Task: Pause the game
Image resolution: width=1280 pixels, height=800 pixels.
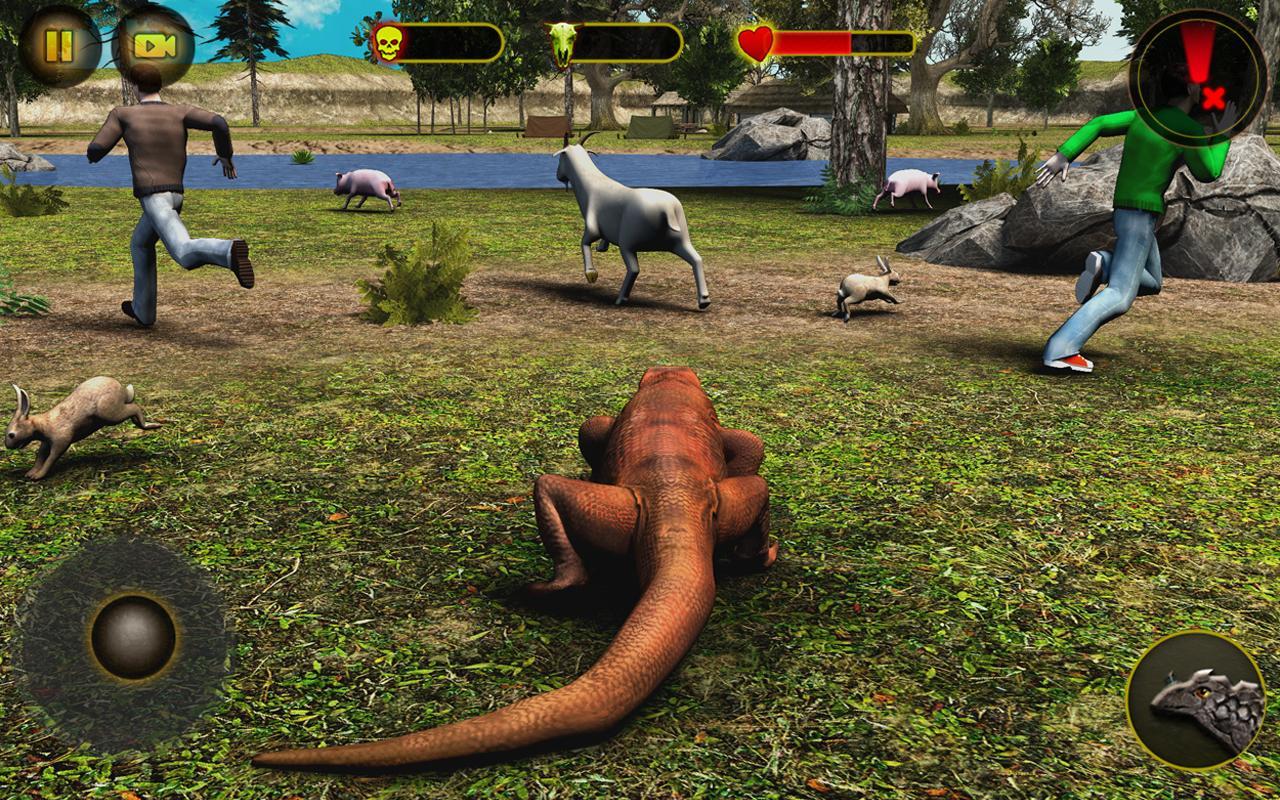Action: (x=57, y=42)
